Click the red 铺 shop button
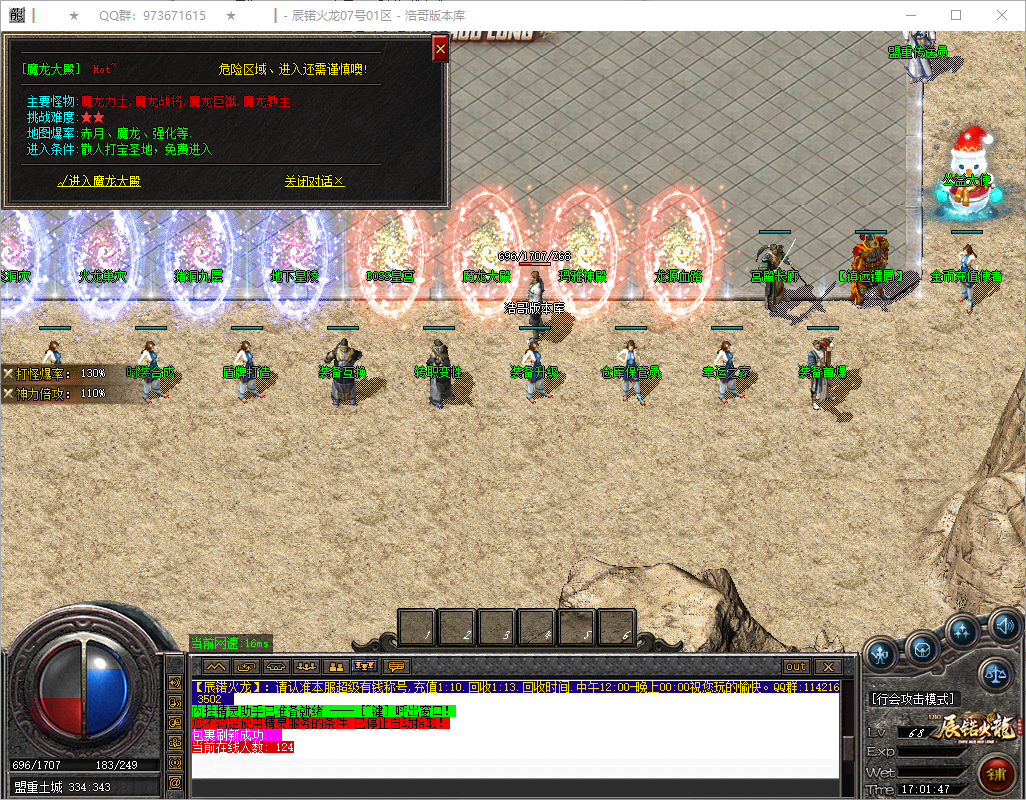The height and width of the screenshot is (800, 1026). pos(995,774)
